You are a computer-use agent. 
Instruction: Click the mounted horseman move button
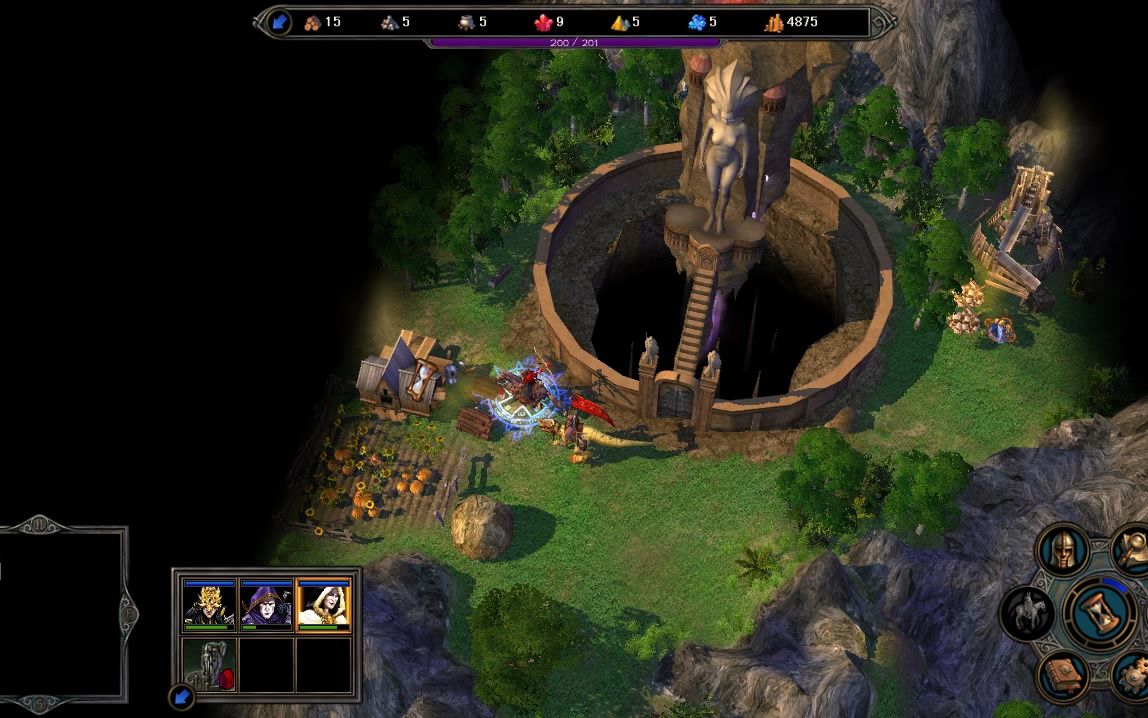[1026, 610]
